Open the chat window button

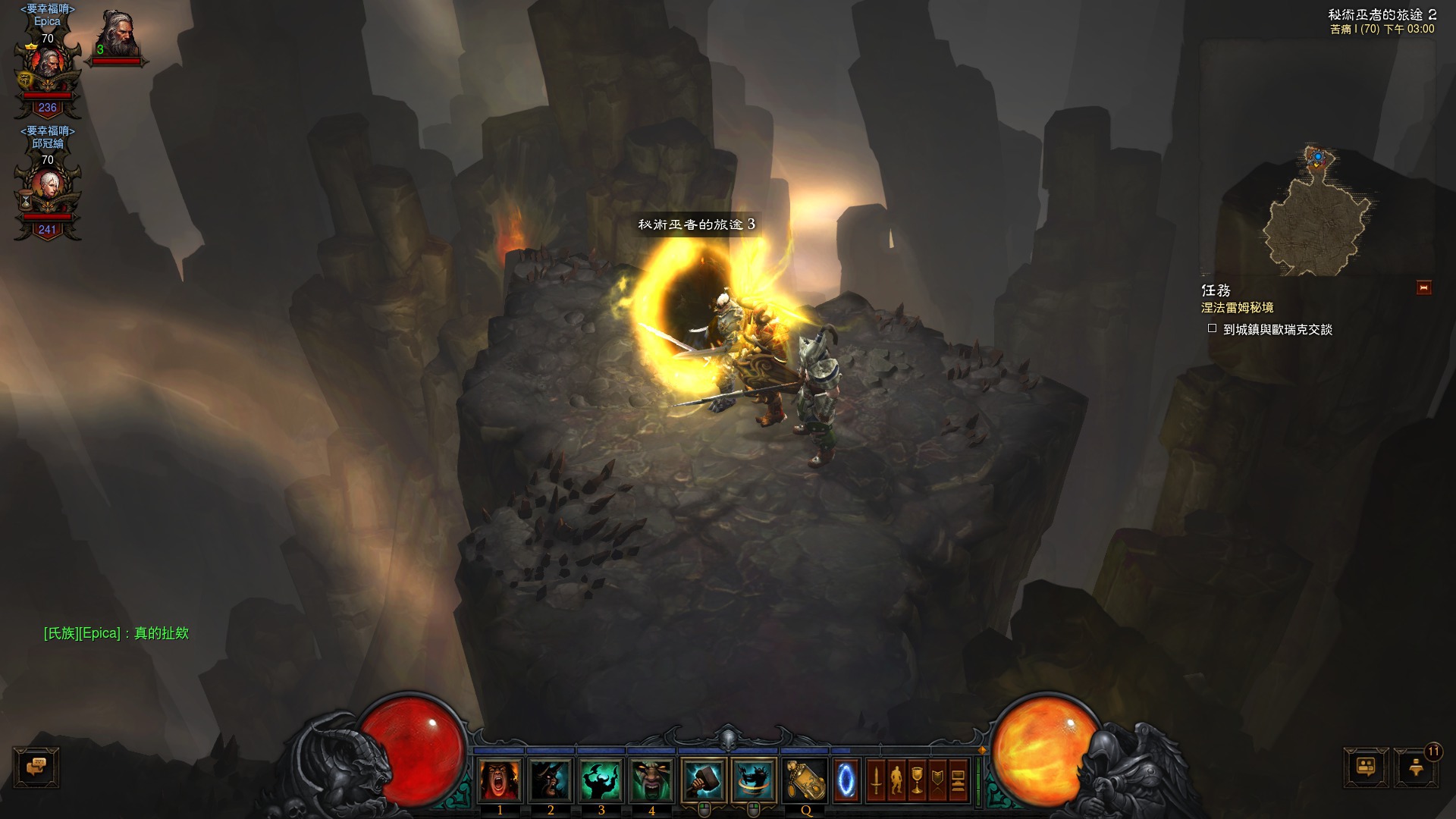pos(36,767)
